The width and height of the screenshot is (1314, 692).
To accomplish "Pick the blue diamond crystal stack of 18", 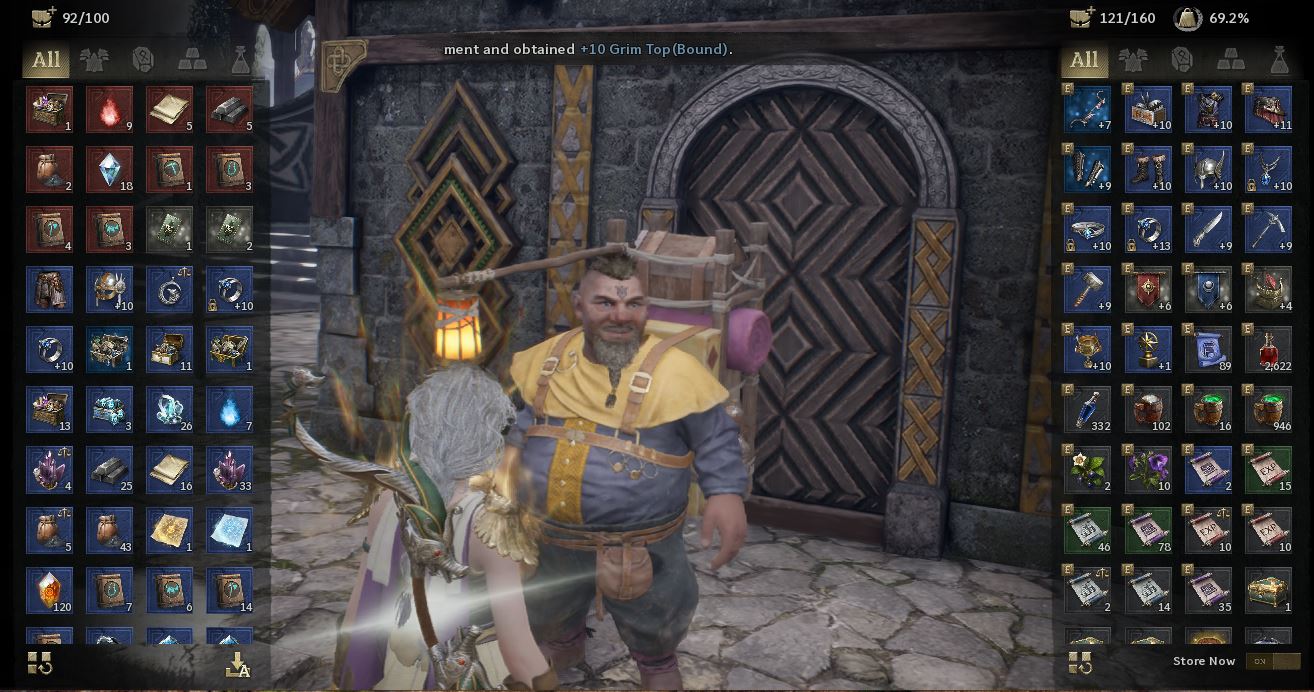I will [109, 170].
